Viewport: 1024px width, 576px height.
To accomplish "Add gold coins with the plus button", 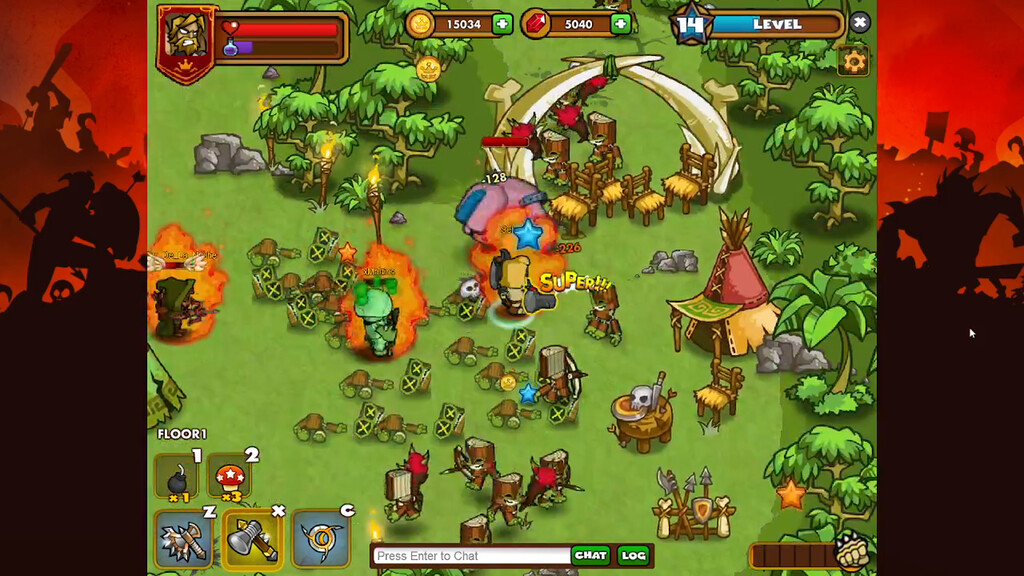I will 502,24.
